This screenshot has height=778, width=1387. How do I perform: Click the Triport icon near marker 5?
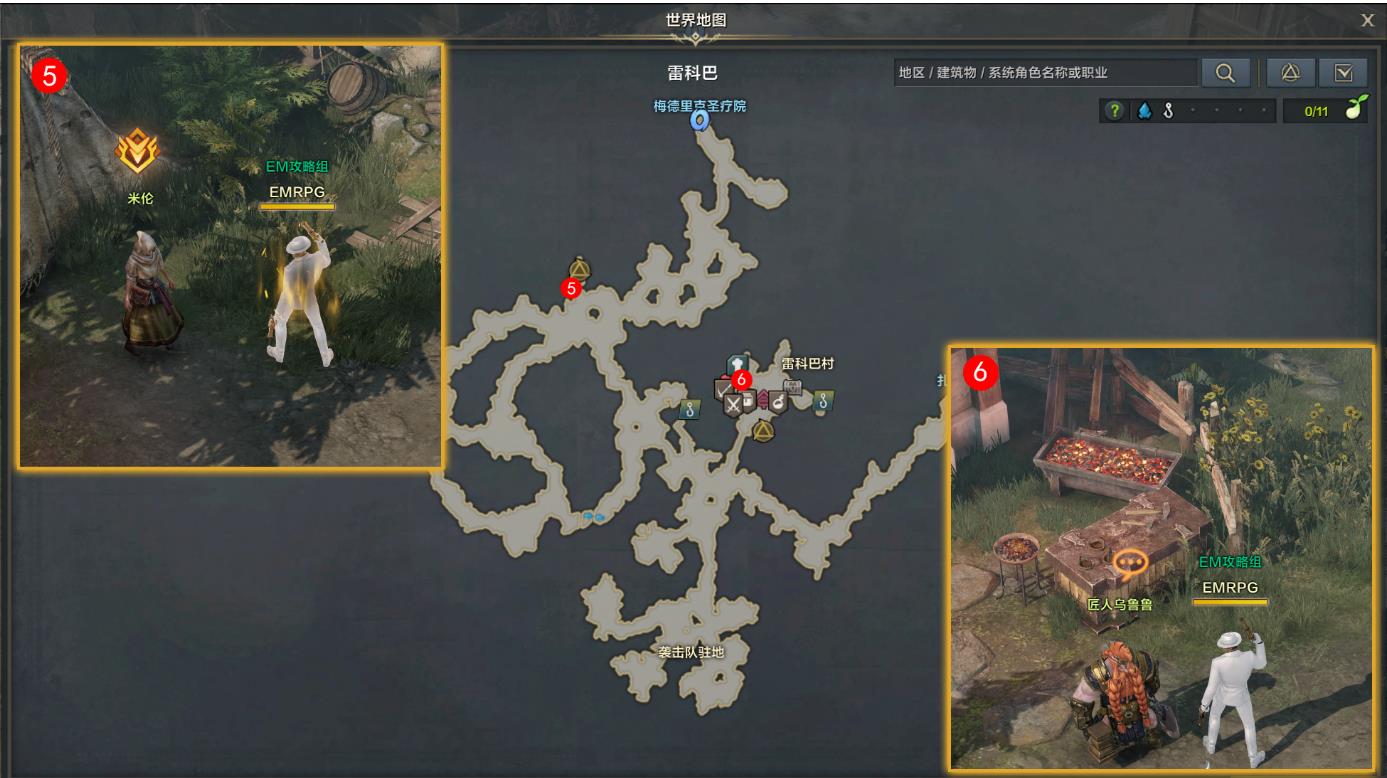[578, 268]
